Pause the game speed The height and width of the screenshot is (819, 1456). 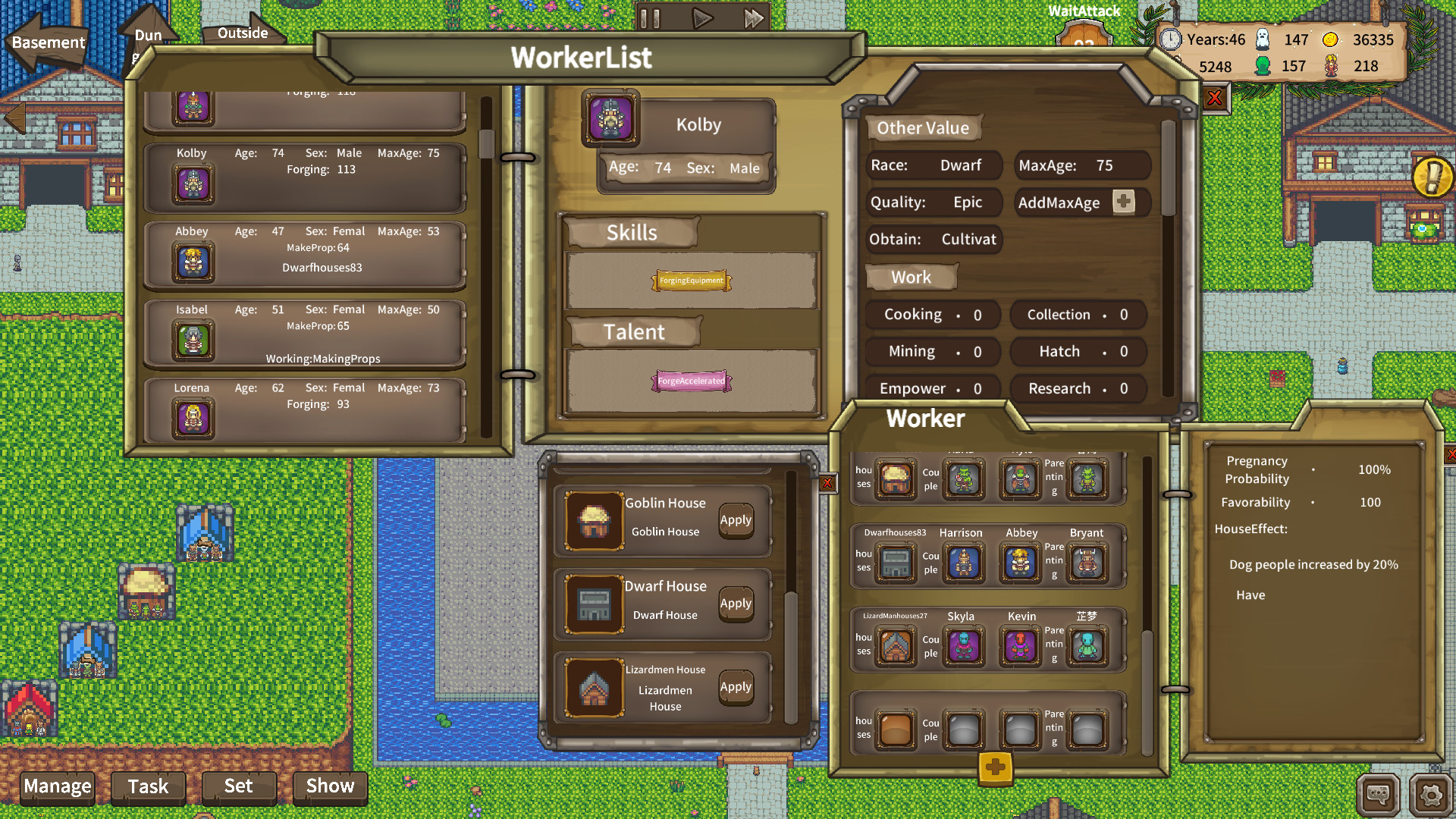tap(650, 18)
